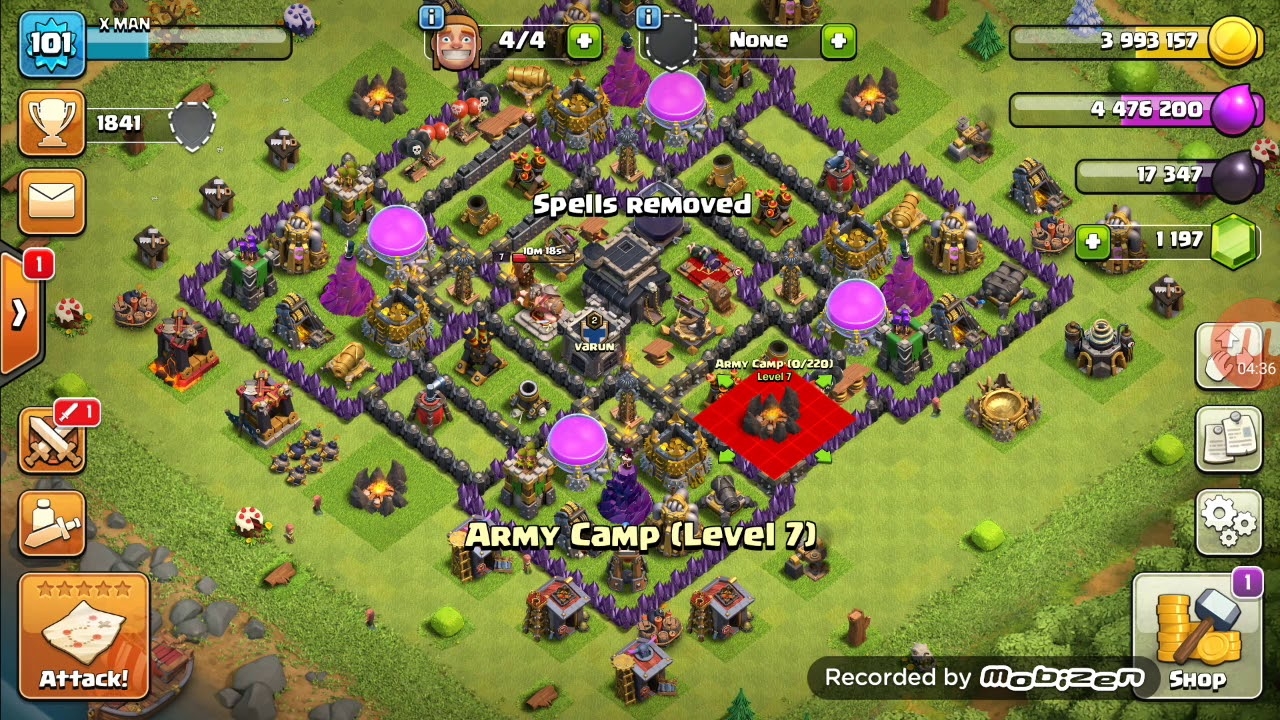Open the settings gear icon

pos(1228,521)
